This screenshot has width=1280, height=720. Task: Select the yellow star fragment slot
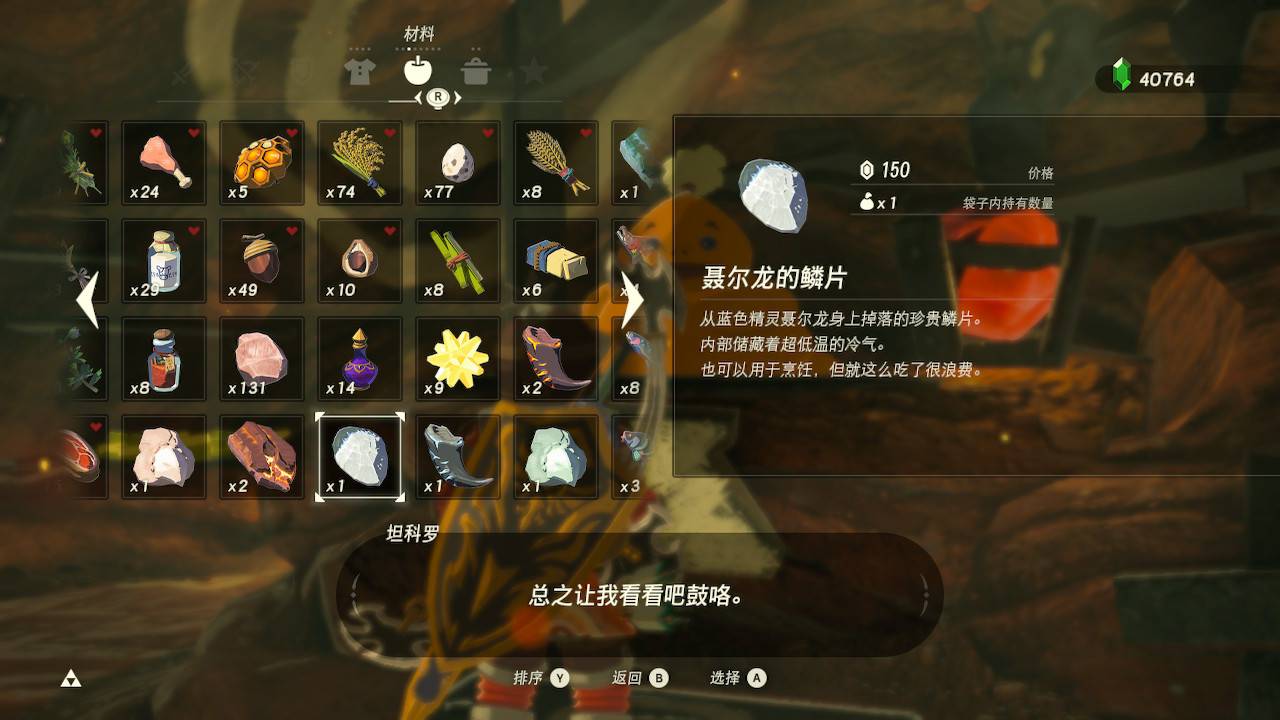[x=458, y=359]
